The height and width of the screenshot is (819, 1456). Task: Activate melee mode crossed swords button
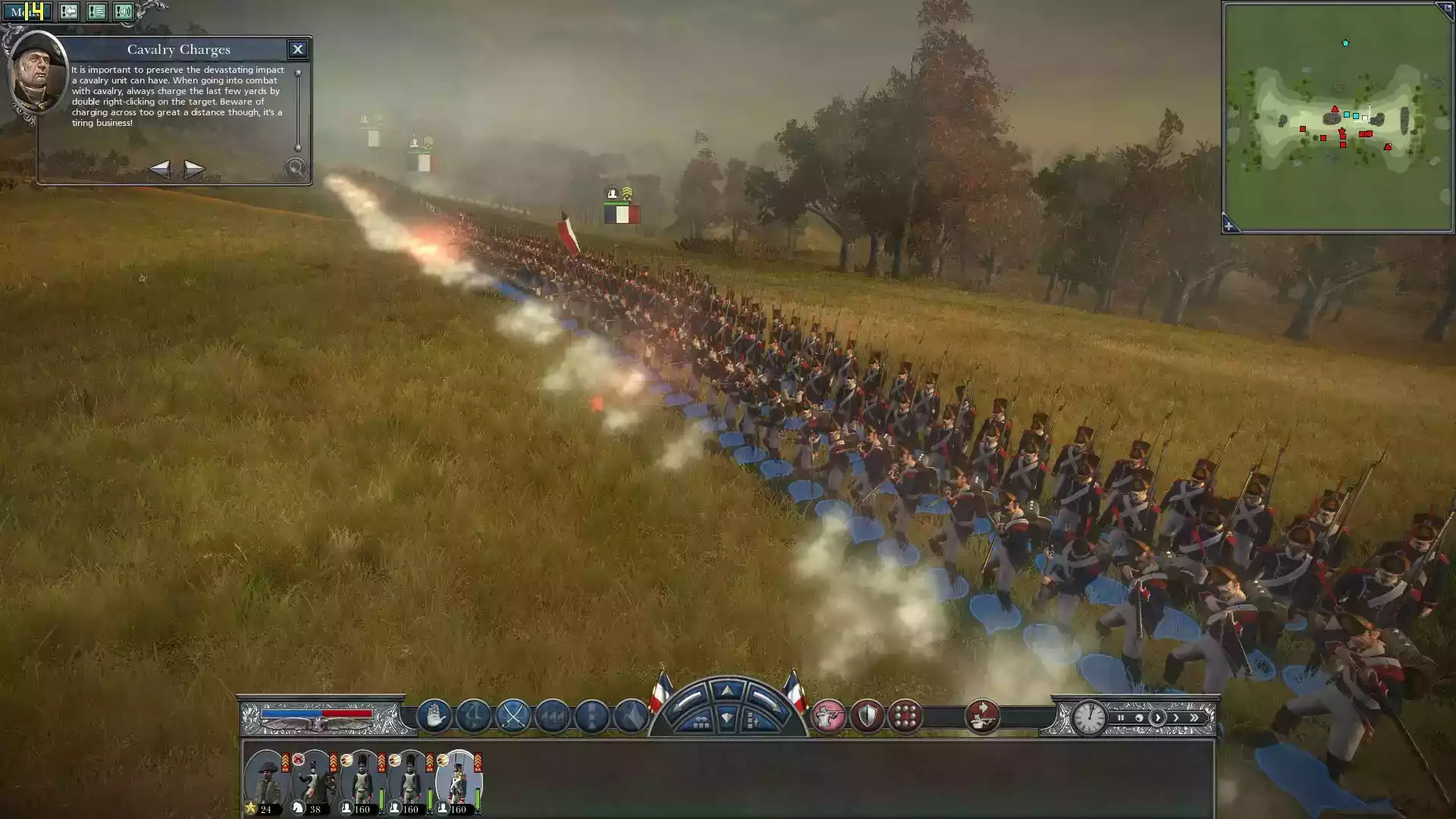click(x=513, y=716)
